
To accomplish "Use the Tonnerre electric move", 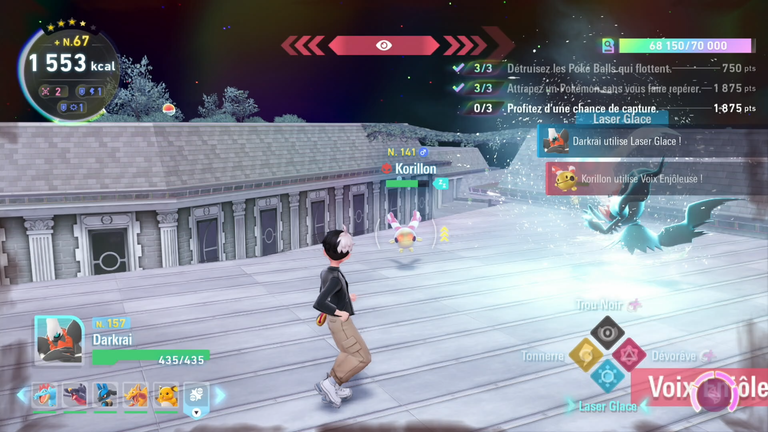I will pos(584,353).
